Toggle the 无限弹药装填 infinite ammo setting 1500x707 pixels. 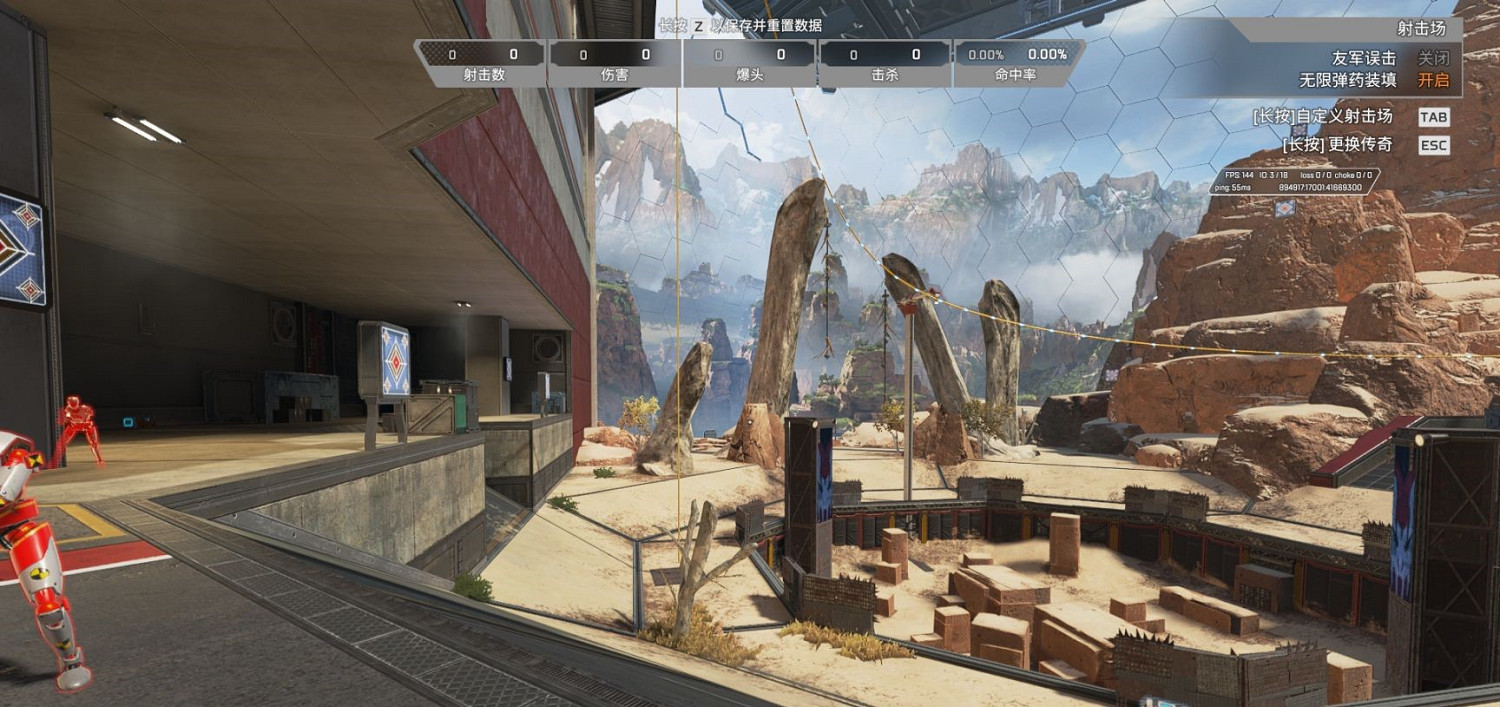(x=1432, y=80)
